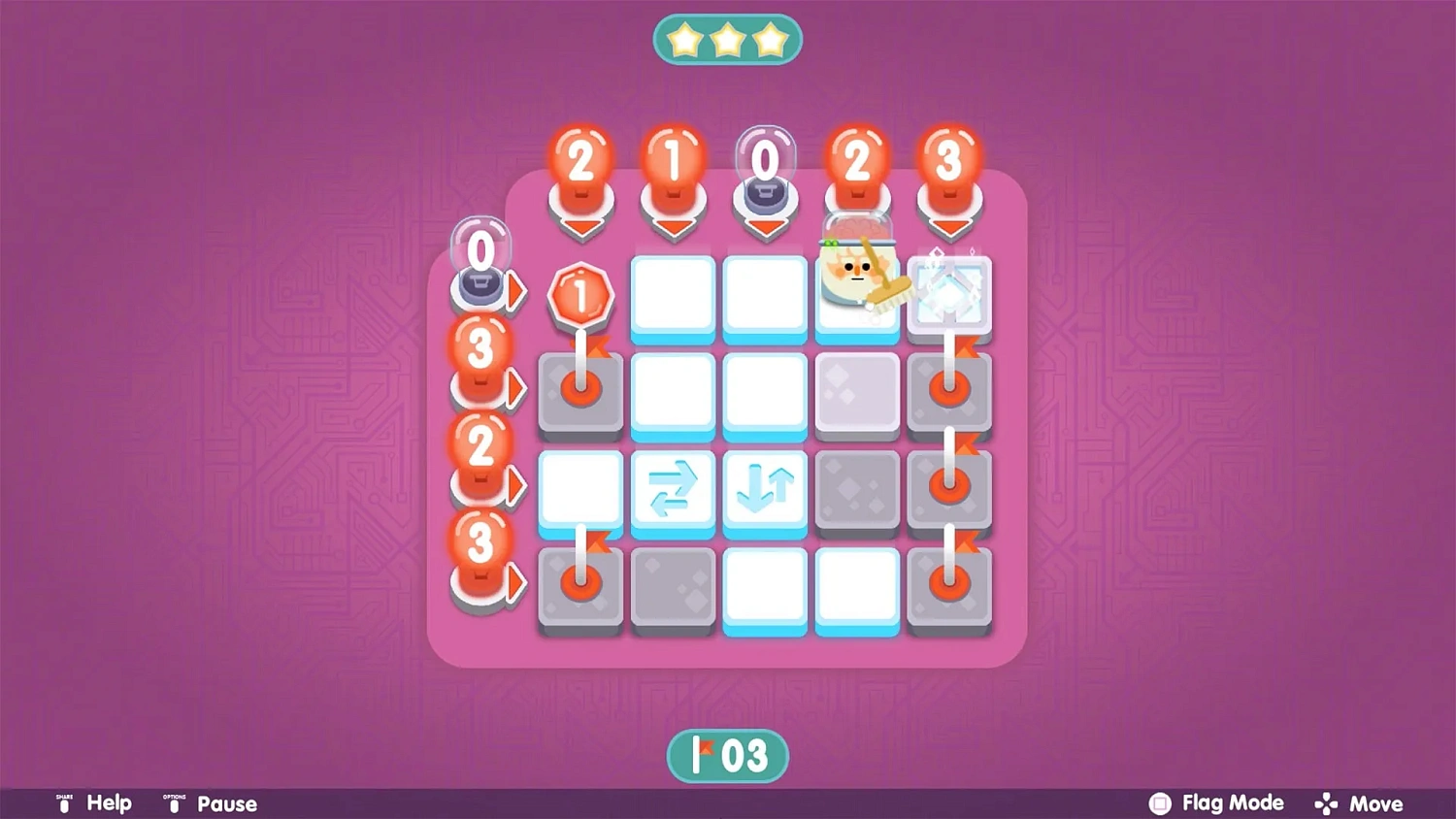Click the flagged mine tile below the character
The height and width of the screenshot is (819, 1456).
(949, 390)
